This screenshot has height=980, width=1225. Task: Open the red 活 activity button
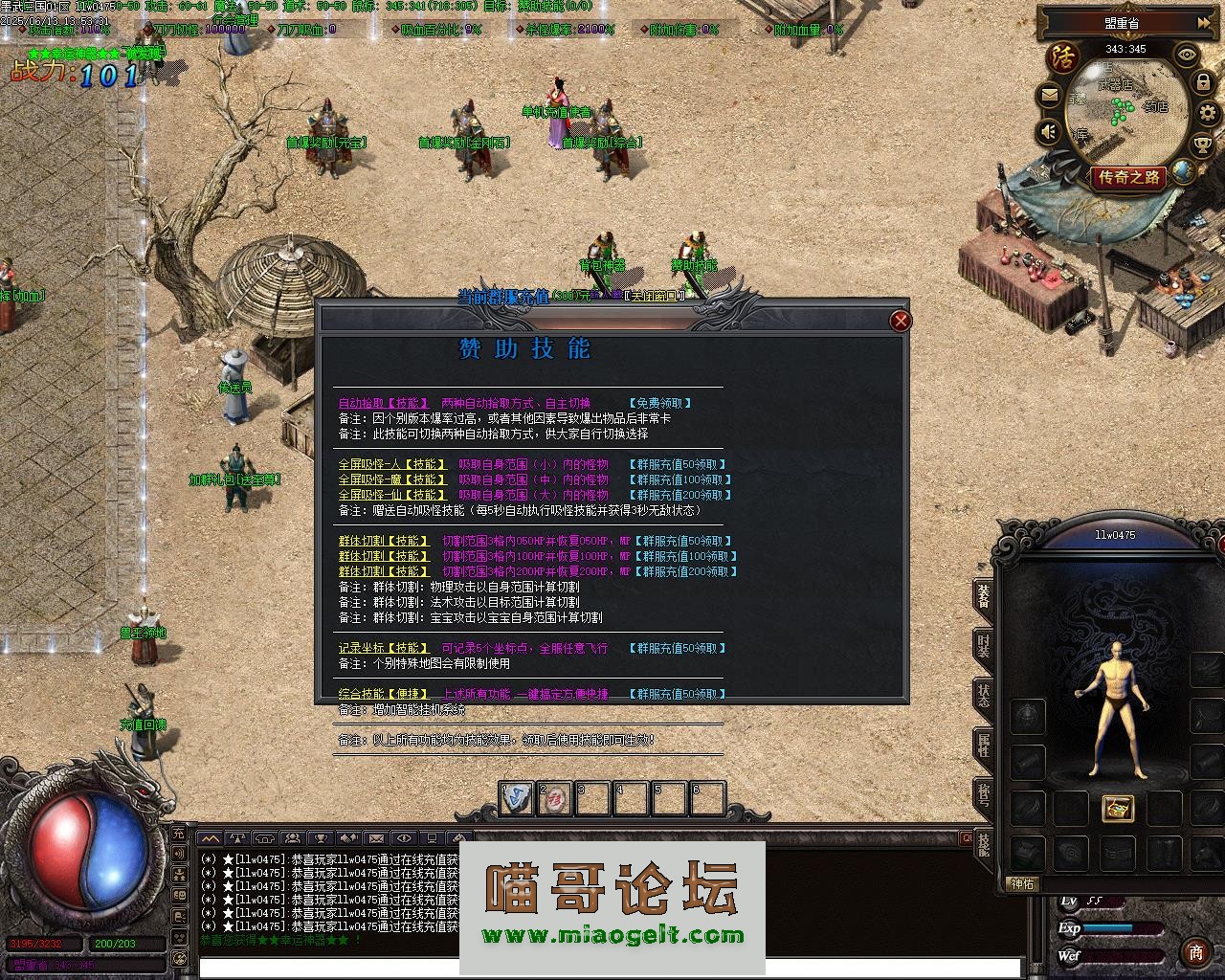click(x=1060, y=56)
